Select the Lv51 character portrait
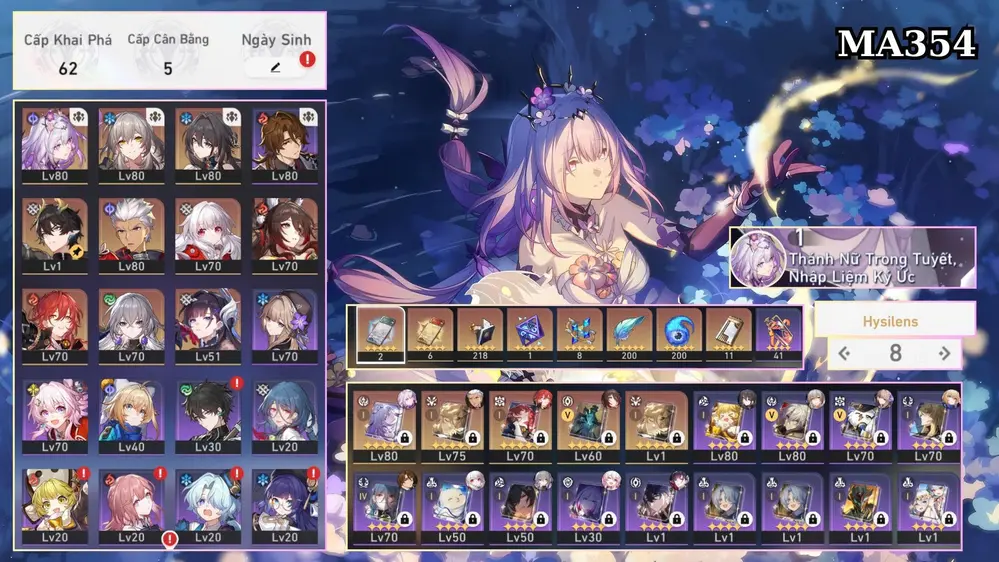The width and height of the screenshot is (999, 562). click(209, 325)
